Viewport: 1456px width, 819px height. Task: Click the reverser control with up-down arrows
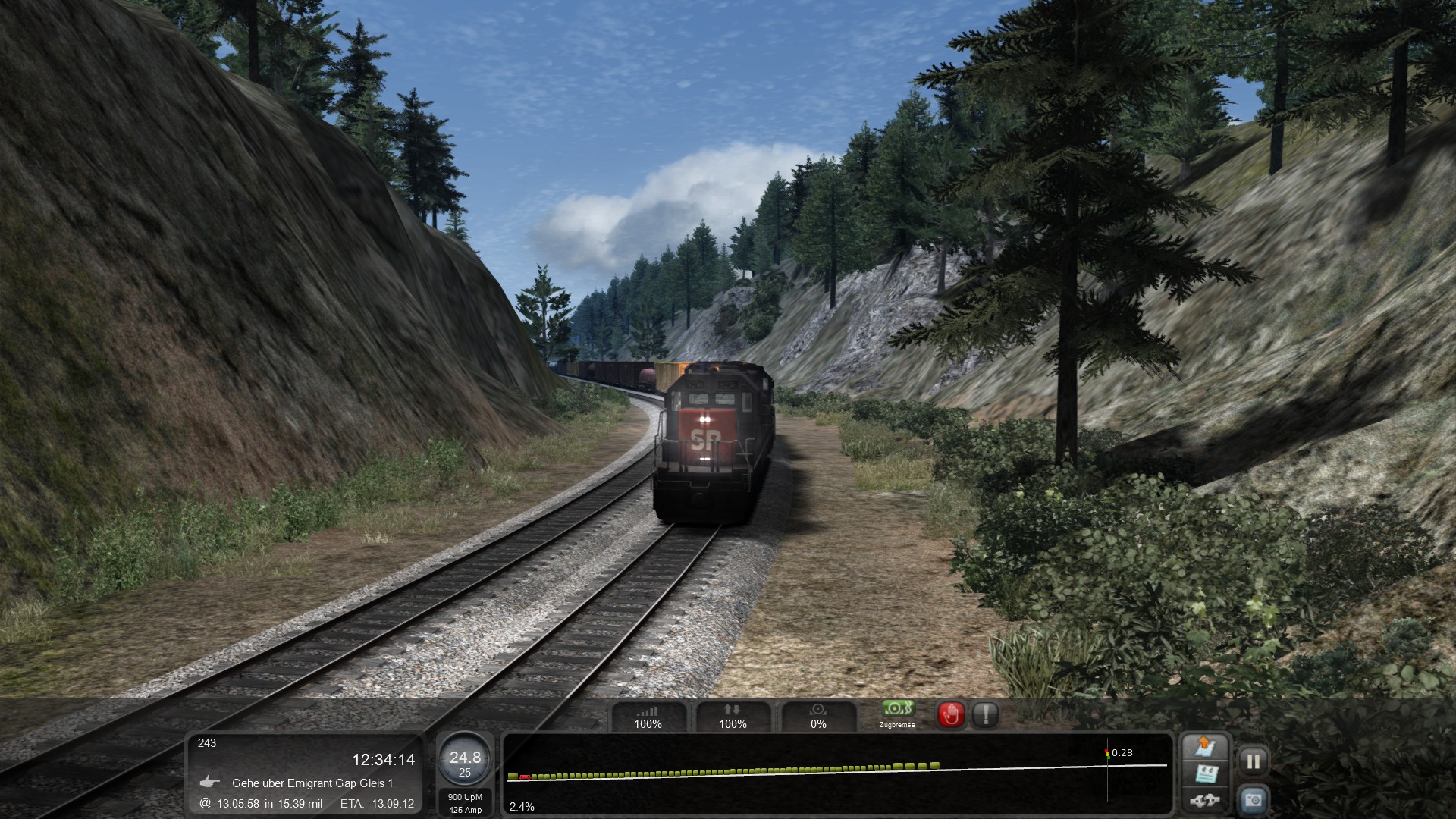point(733,717)
